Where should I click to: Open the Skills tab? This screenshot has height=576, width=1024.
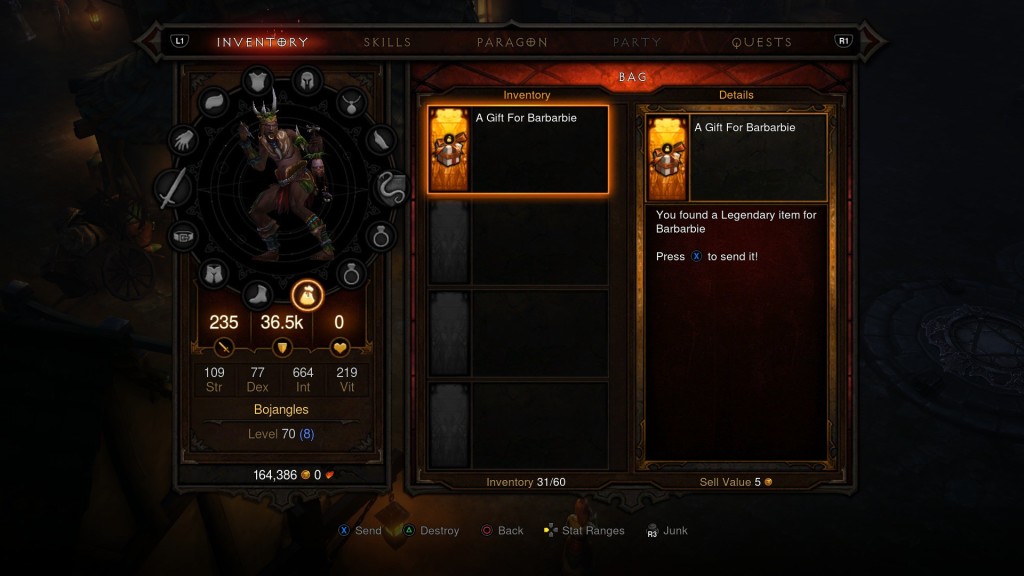coord(387,42)
